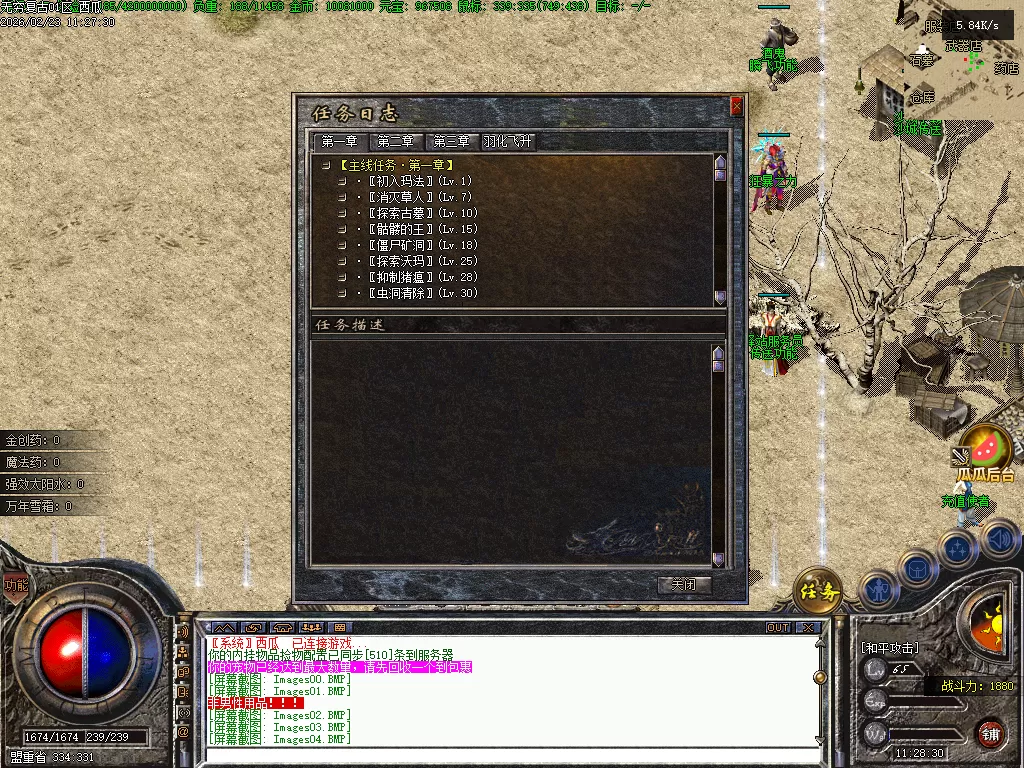1024x768 pixels.
Task: Close the quest log with the red X
Action: [737, 106]
